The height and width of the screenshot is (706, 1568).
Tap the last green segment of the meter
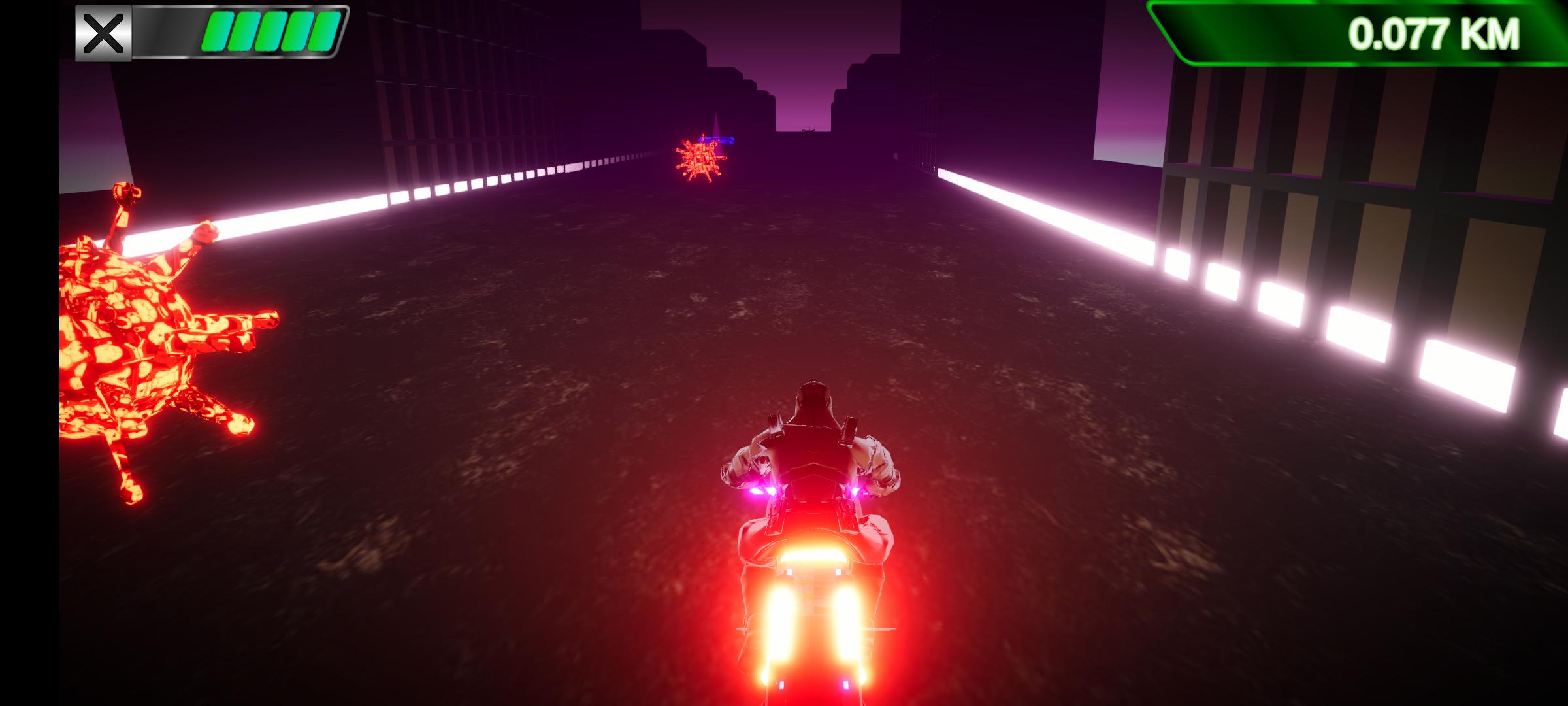[320, 31]
